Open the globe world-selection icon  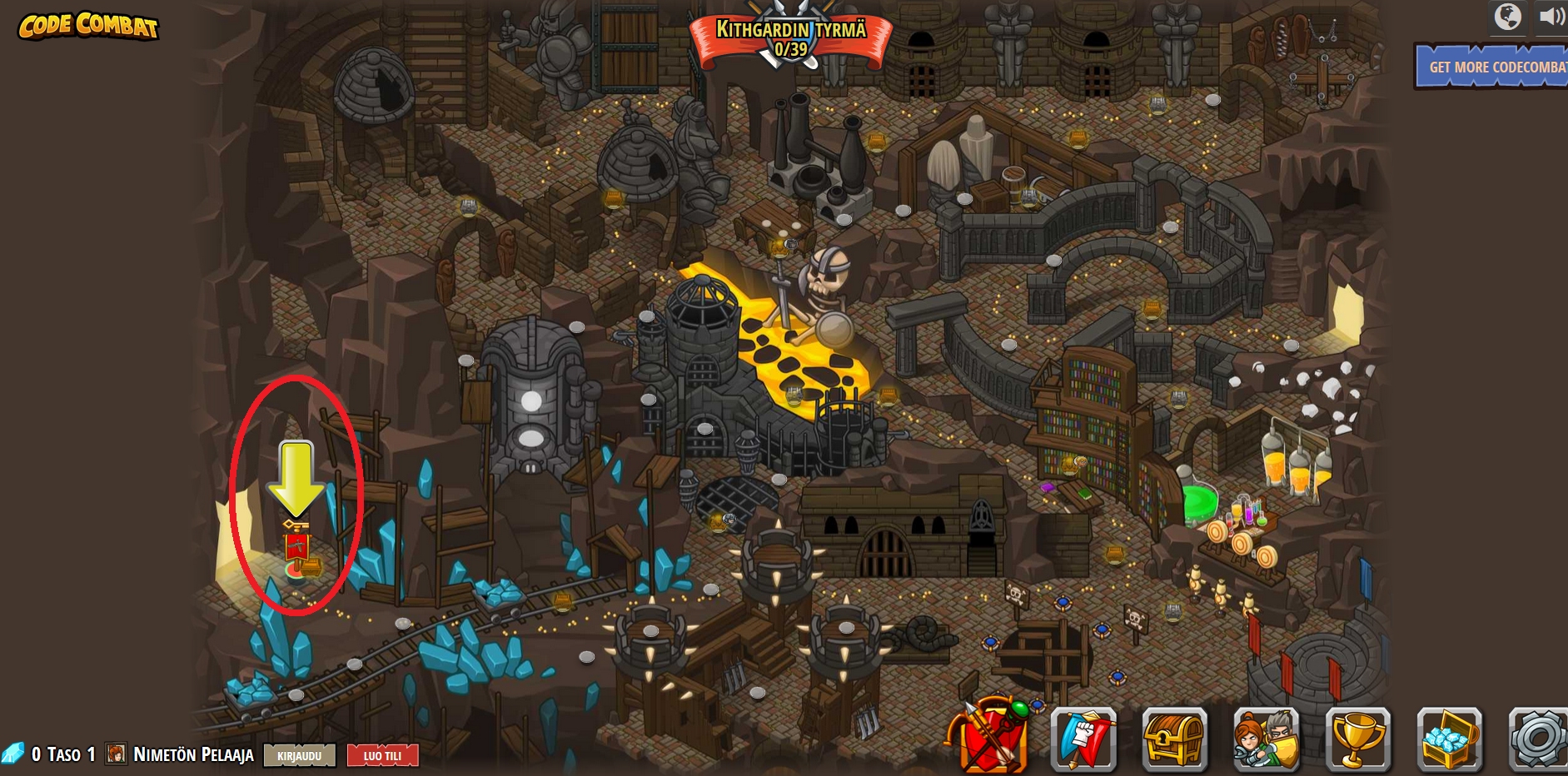pos(1507,17)
